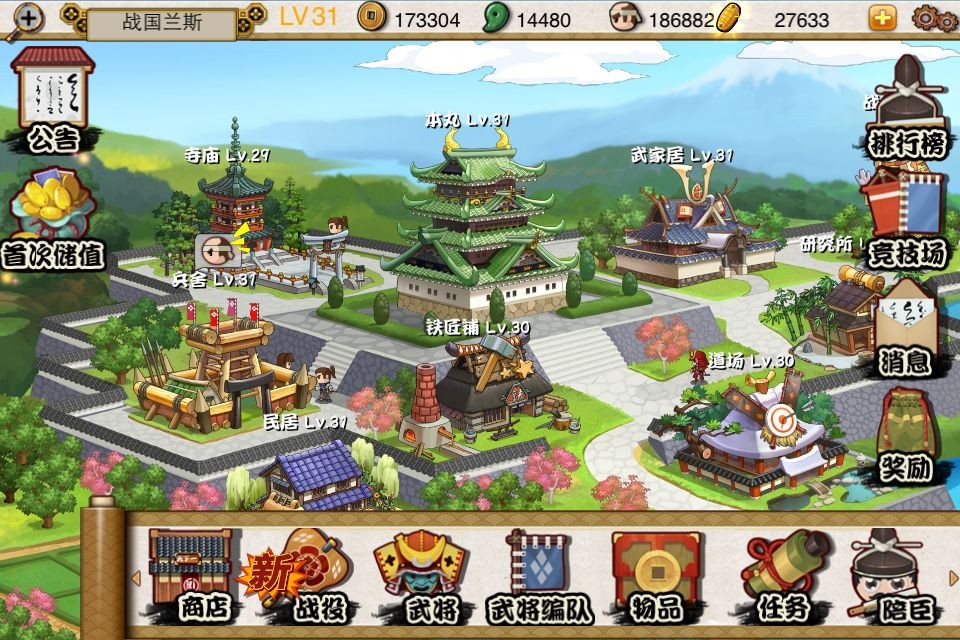Enter the 竞技场 arena
This screenshot has height=640, width=960.
[x=906, y=222]
